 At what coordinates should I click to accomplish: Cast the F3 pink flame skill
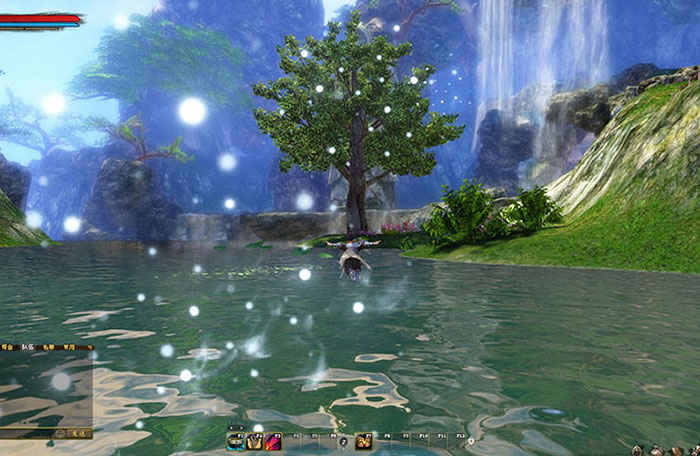[x=273, y=441]
